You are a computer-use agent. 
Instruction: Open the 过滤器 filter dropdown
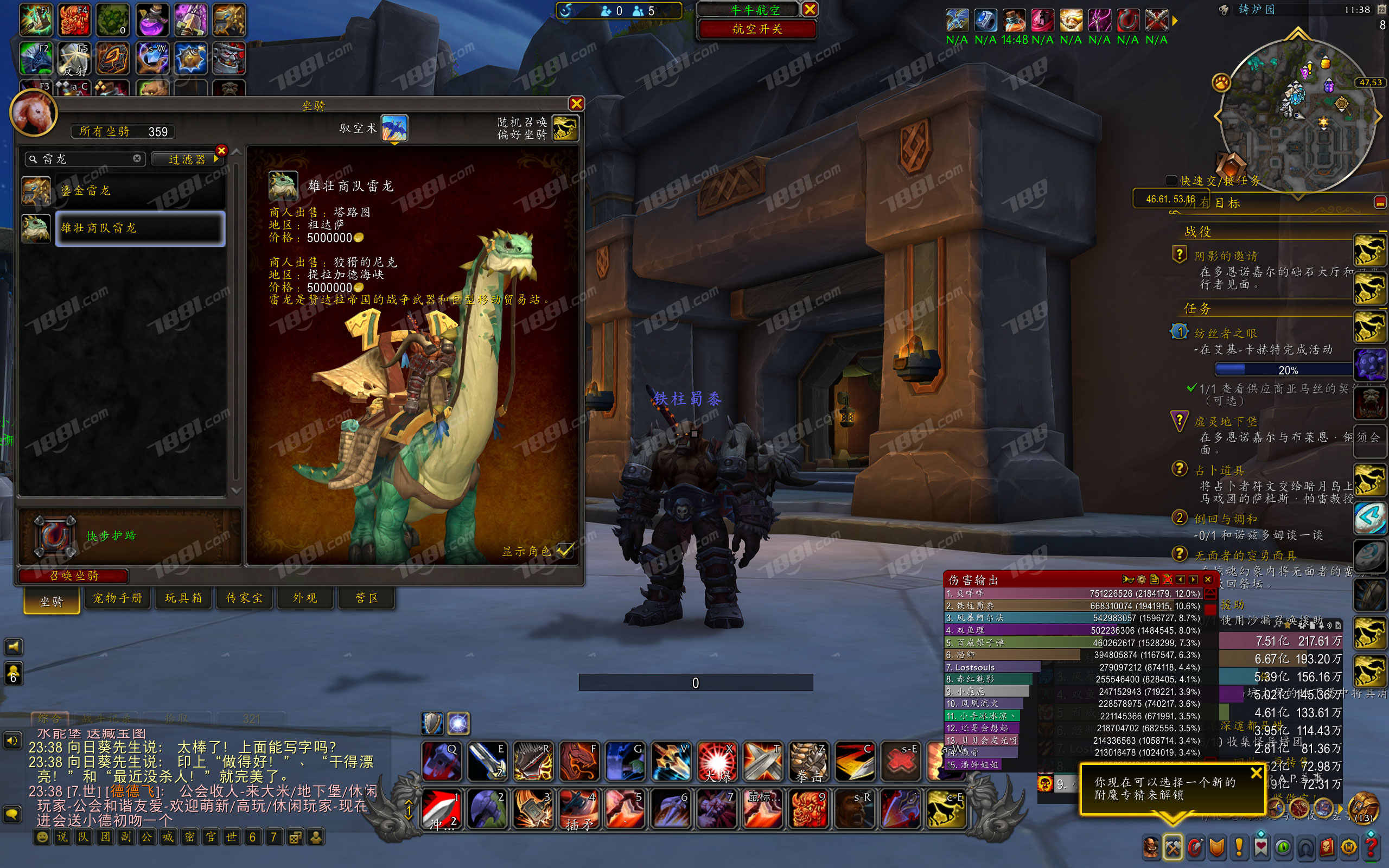click(188, 159)
